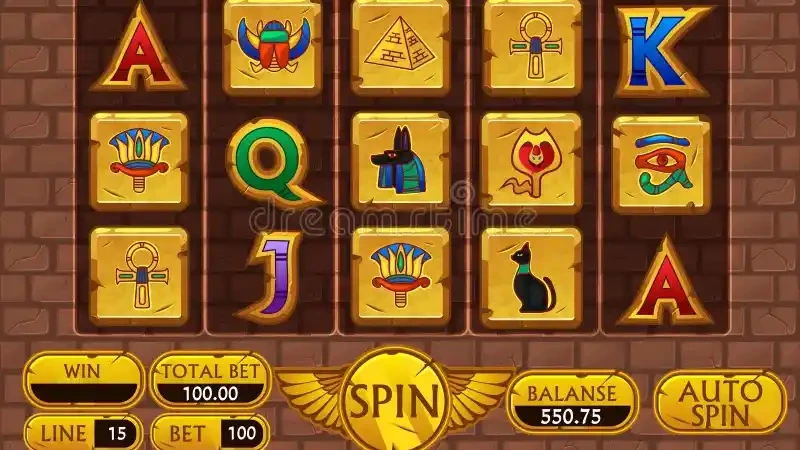Adjust the BET amount selector

tap(209, 433)
